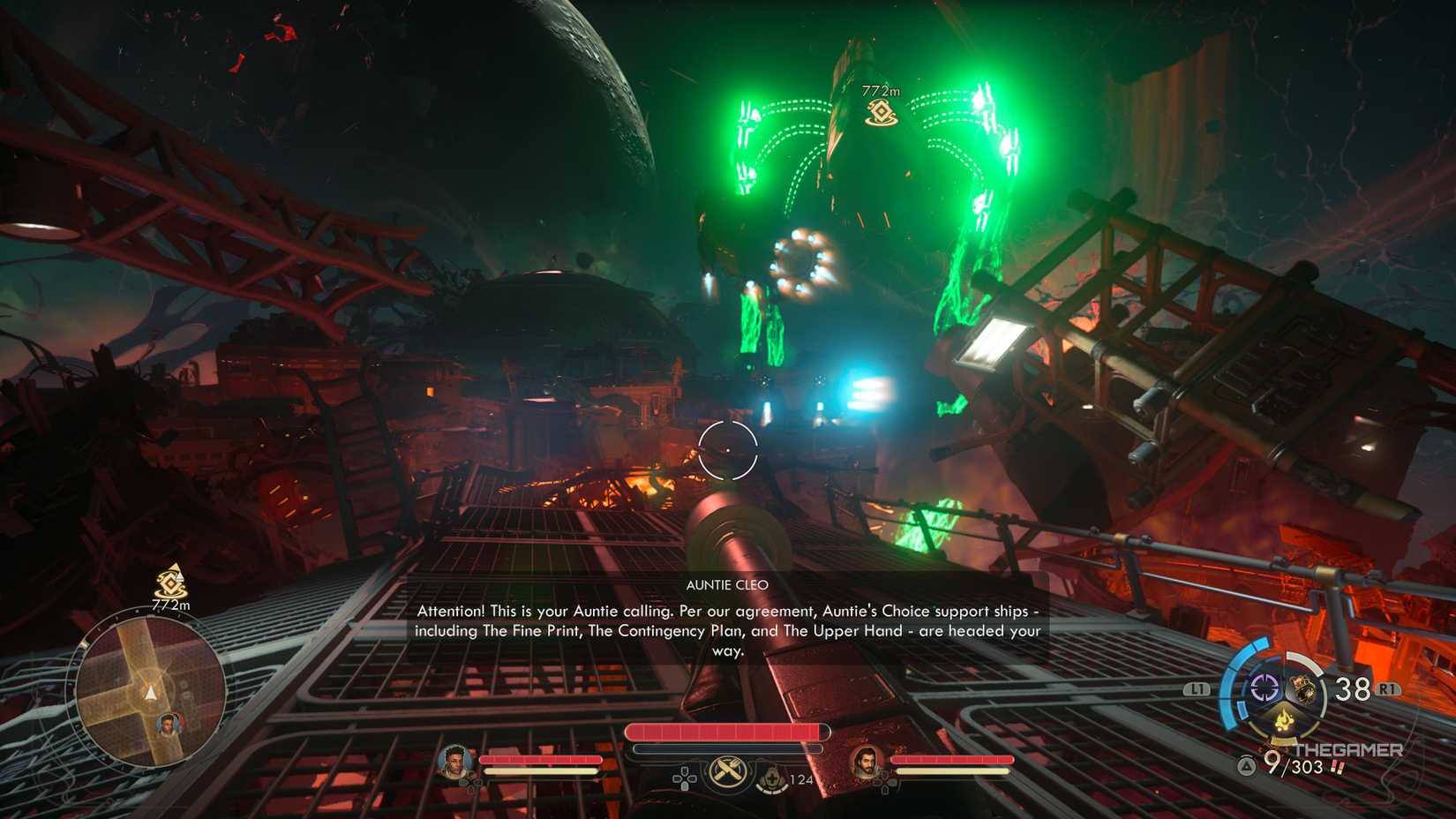
Task: Toggle the triangle button prompt near the reserve ammo
Action: 1247,765
